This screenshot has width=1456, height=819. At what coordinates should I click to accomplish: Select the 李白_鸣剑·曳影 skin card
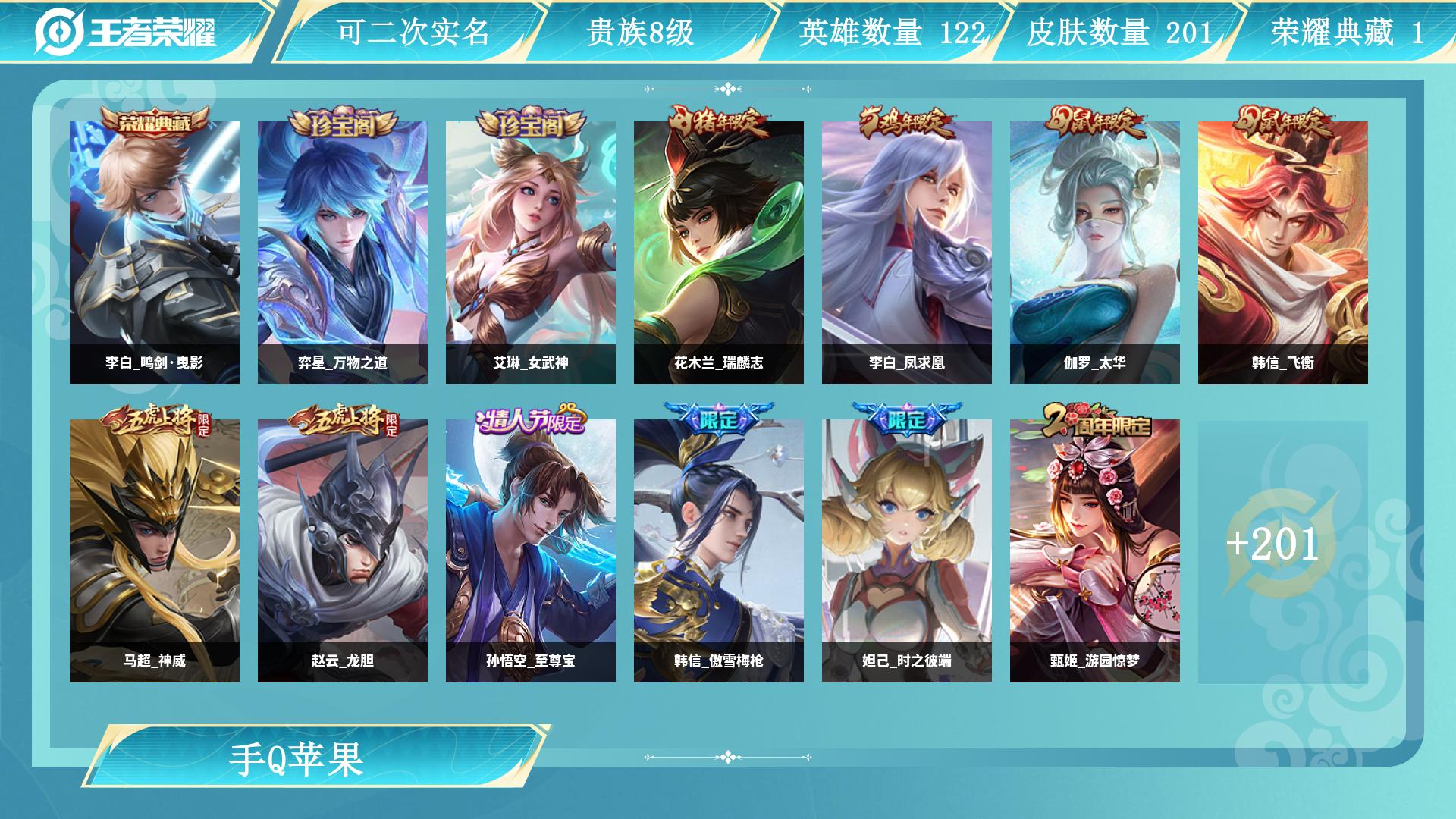tap(155, 253)
